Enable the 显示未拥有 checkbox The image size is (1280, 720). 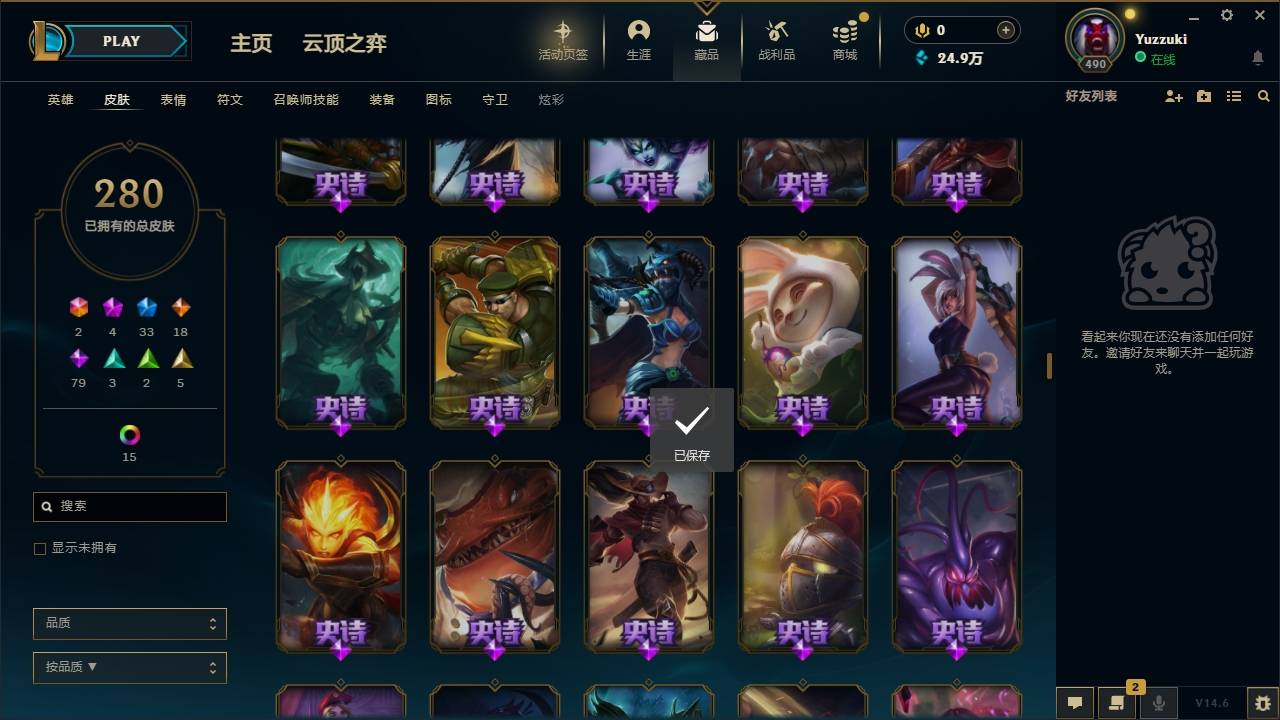pyautogui.click(x=40, y=548)
